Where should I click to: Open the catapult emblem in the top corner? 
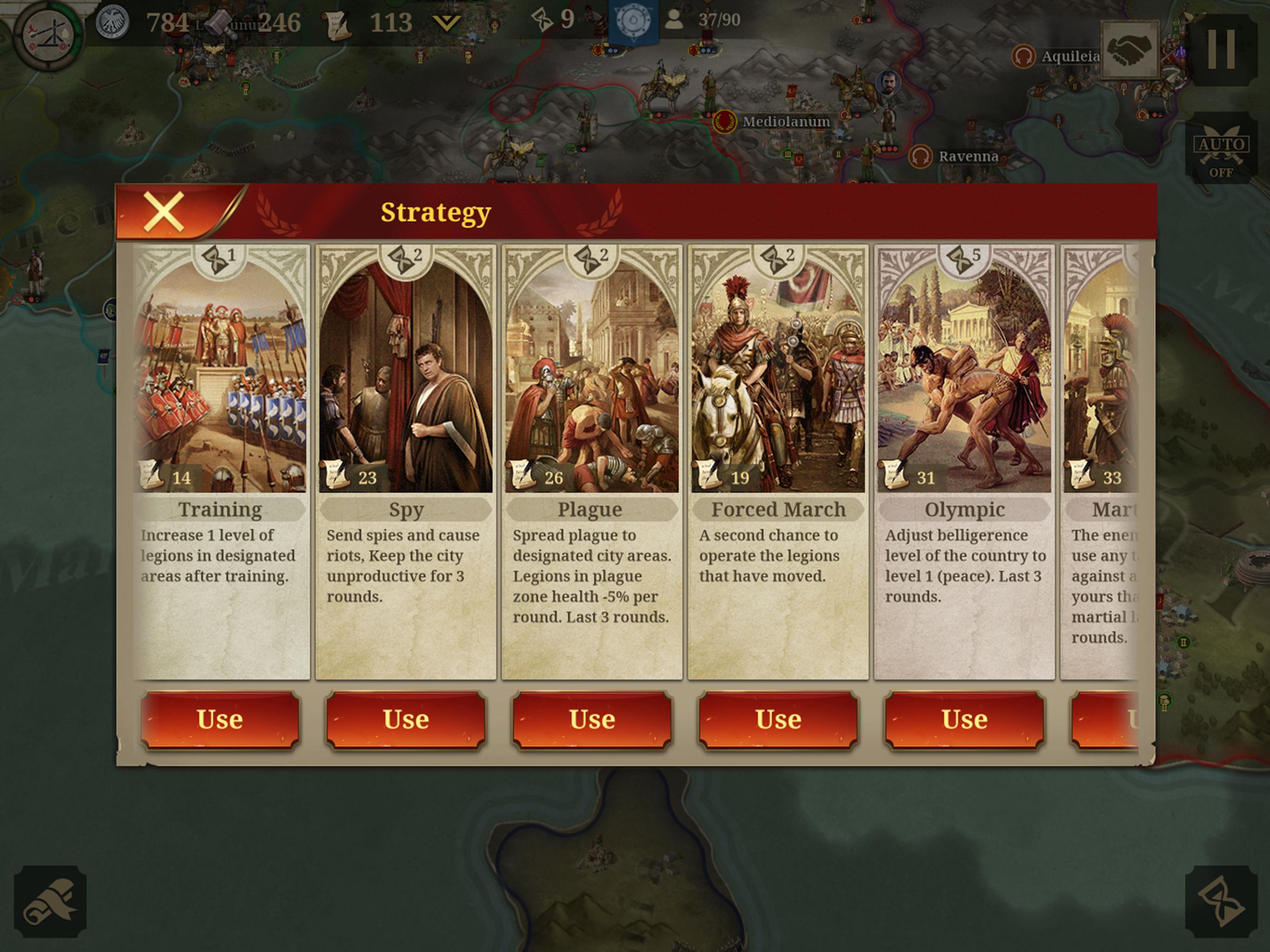tap(49, 34)
